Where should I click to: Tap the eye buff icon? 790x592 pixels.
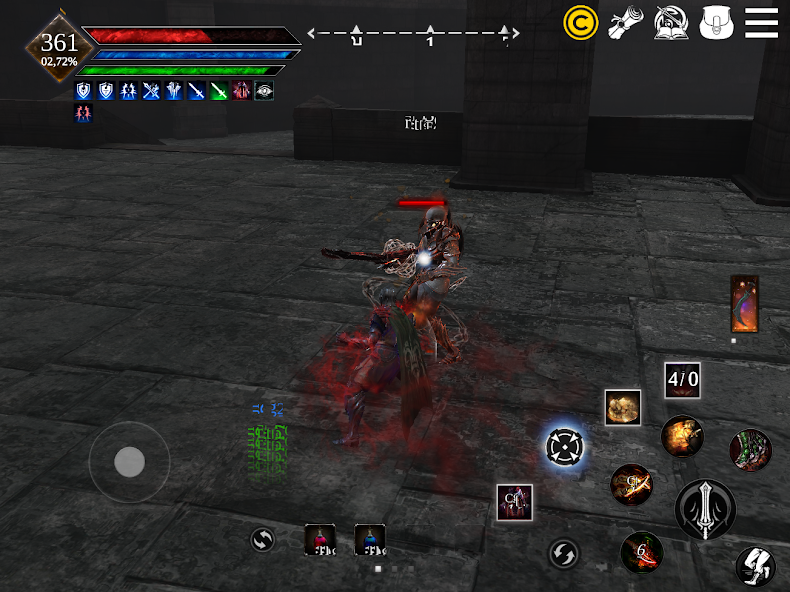(x=264, y=91)
